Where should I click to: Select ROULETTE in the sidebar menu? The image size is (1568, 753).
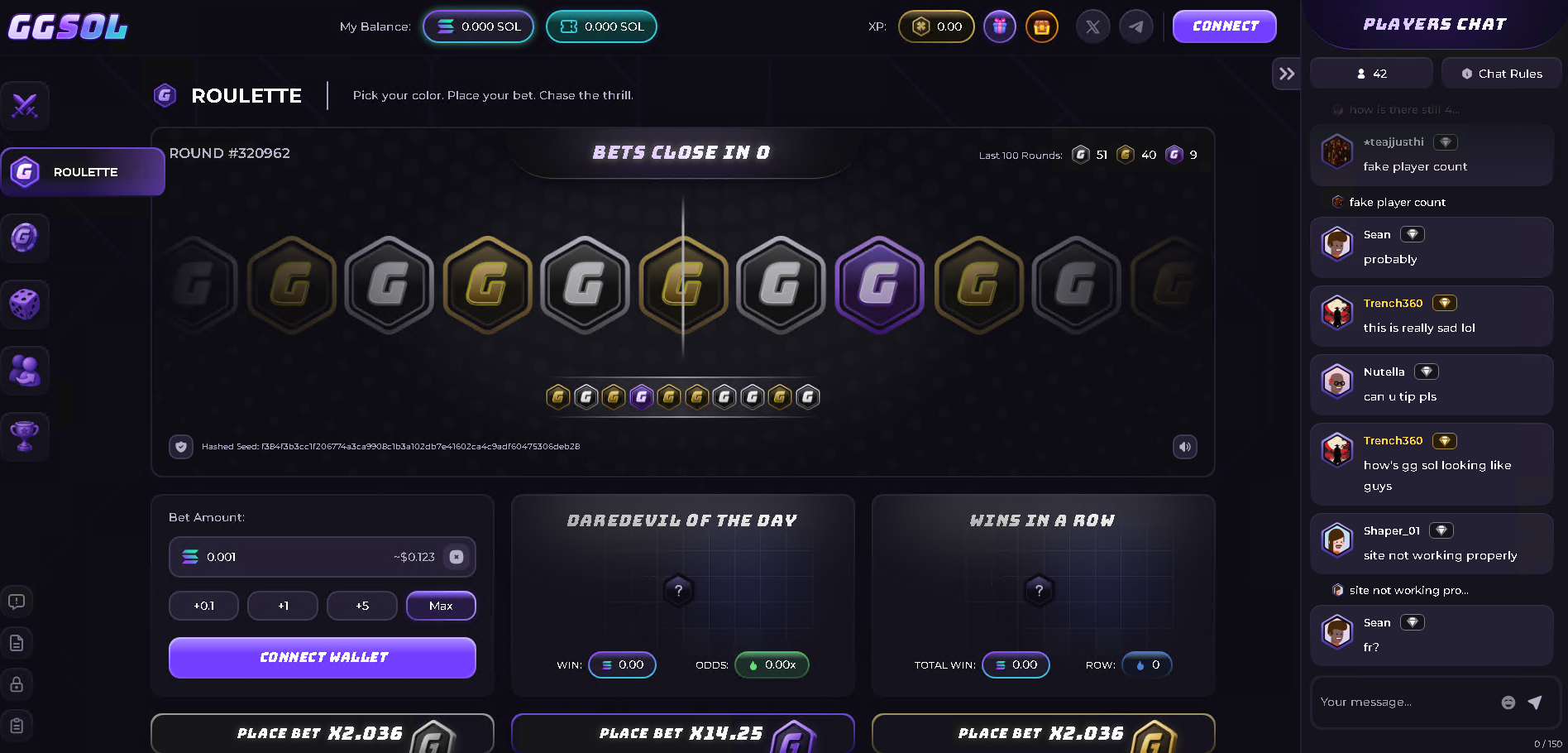click(83, 172)
